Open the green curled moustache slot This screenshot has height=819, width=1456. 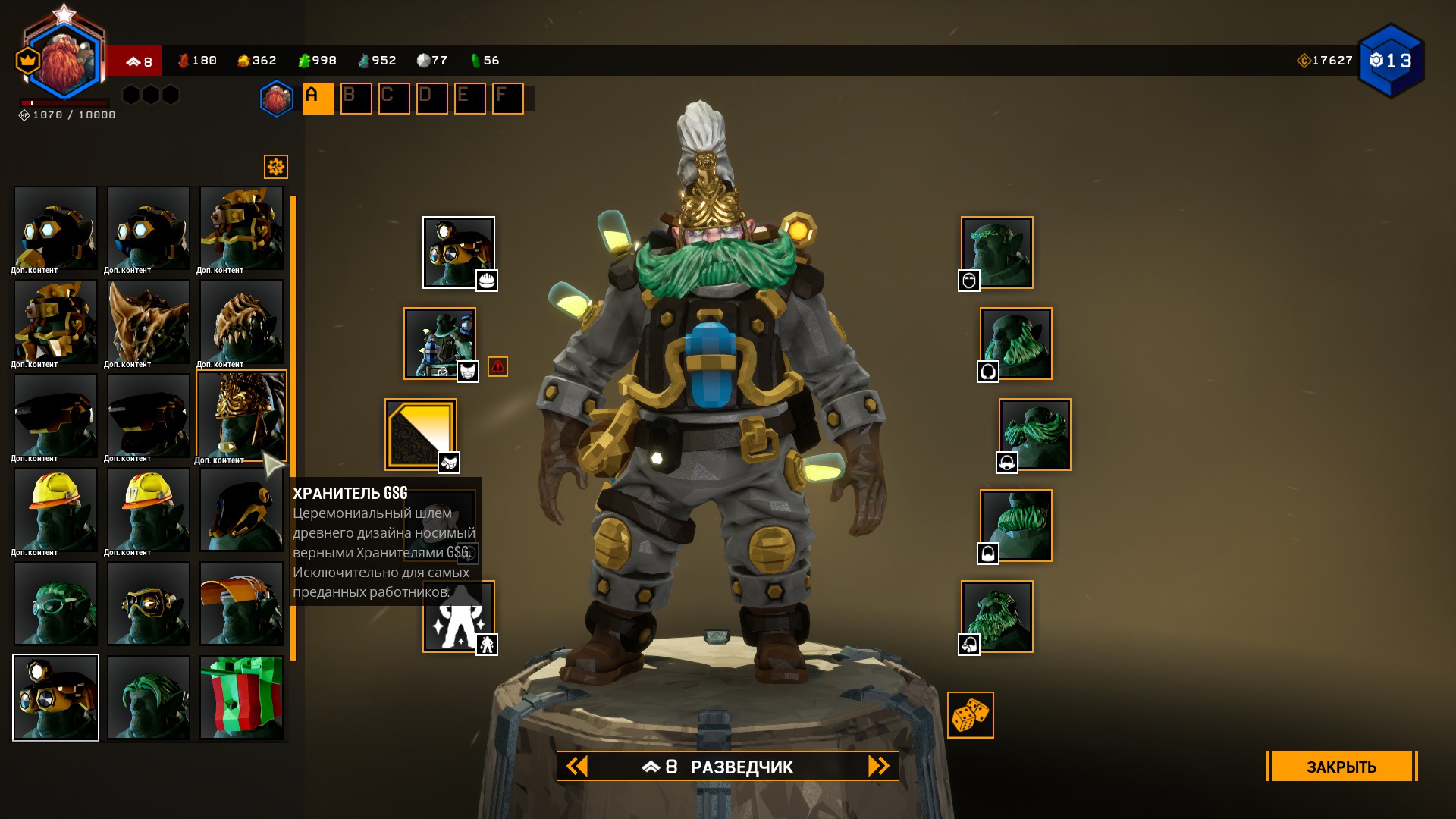click(x=1034, y=435)
